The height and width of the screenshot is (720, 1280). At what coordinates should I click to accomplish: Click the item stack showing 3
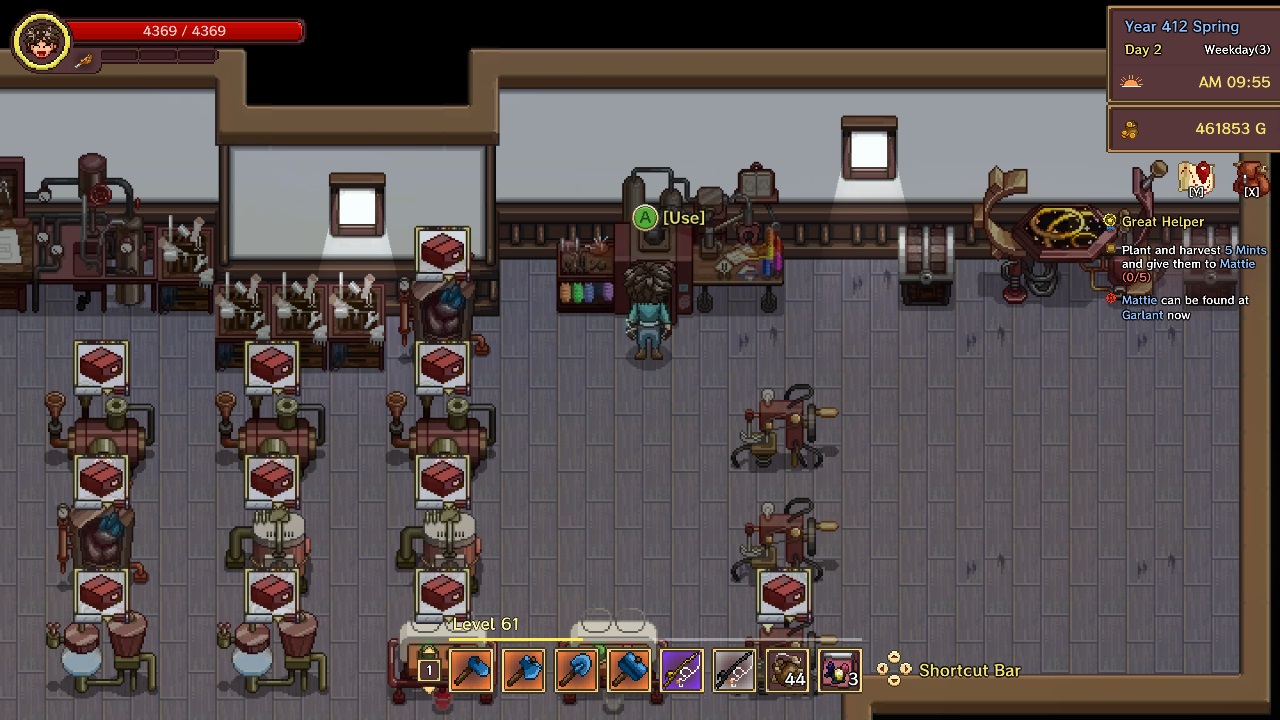838,670
